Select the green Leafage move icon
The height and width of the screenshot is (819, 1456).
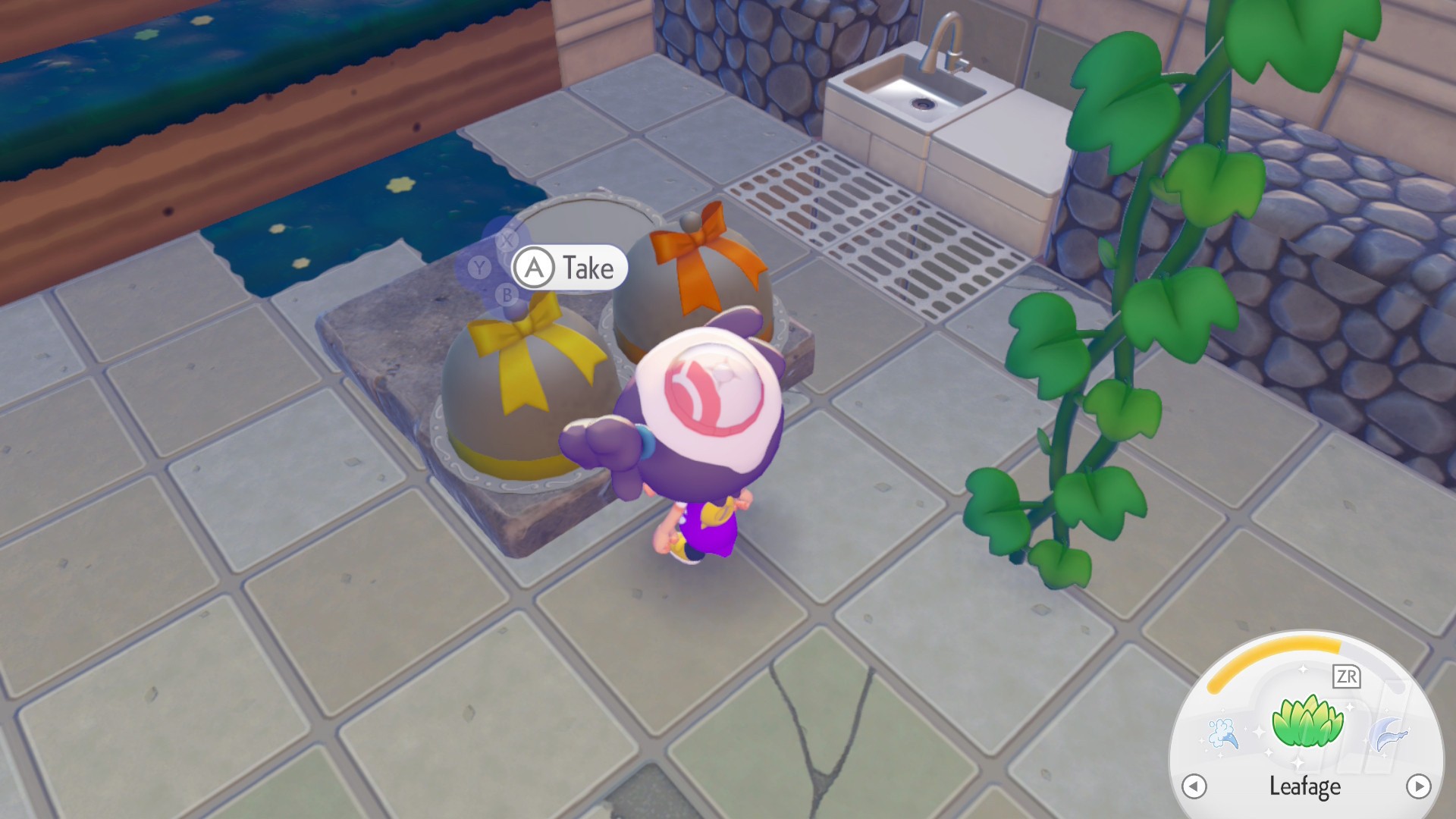[1306, 722]
